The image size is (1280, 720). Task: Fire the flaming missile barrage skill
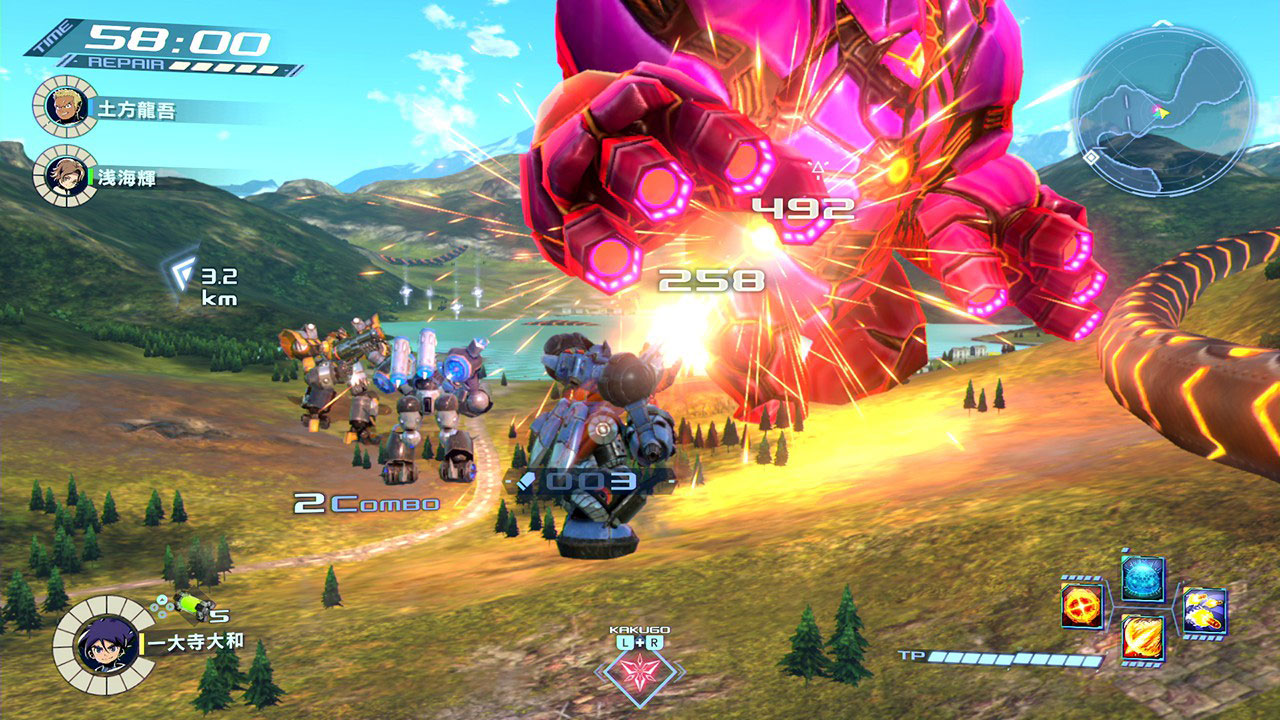(1204, 609)
